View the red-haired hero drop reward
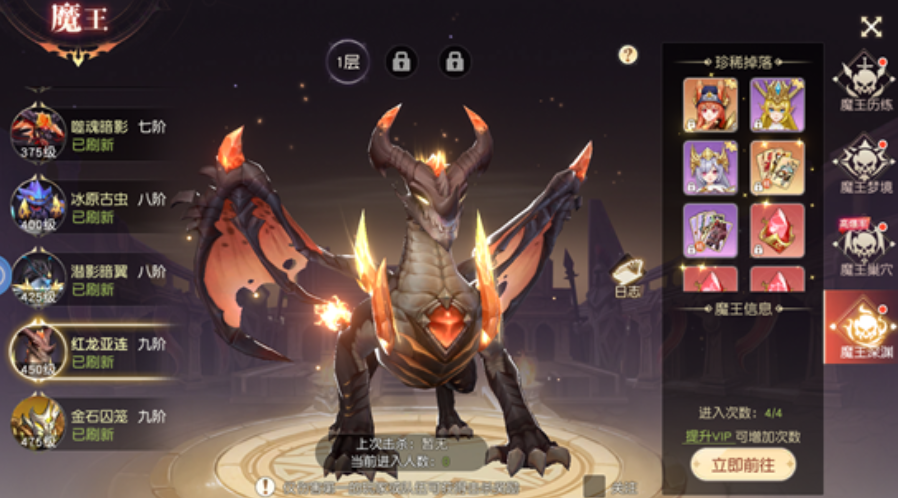 point(710,104)
